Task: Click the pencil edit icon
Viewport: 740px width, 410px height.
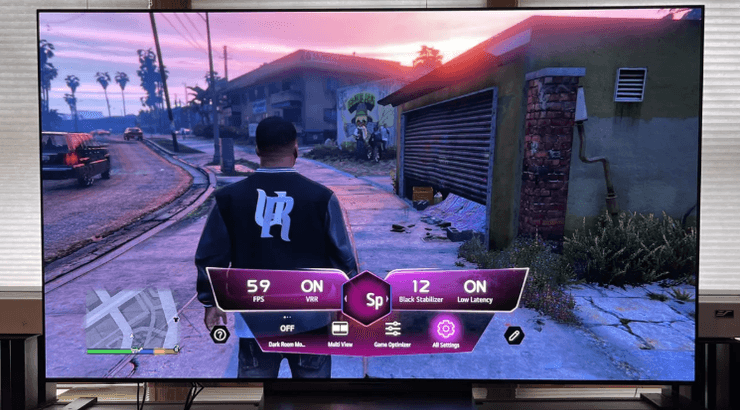Action: click(514, 334)
